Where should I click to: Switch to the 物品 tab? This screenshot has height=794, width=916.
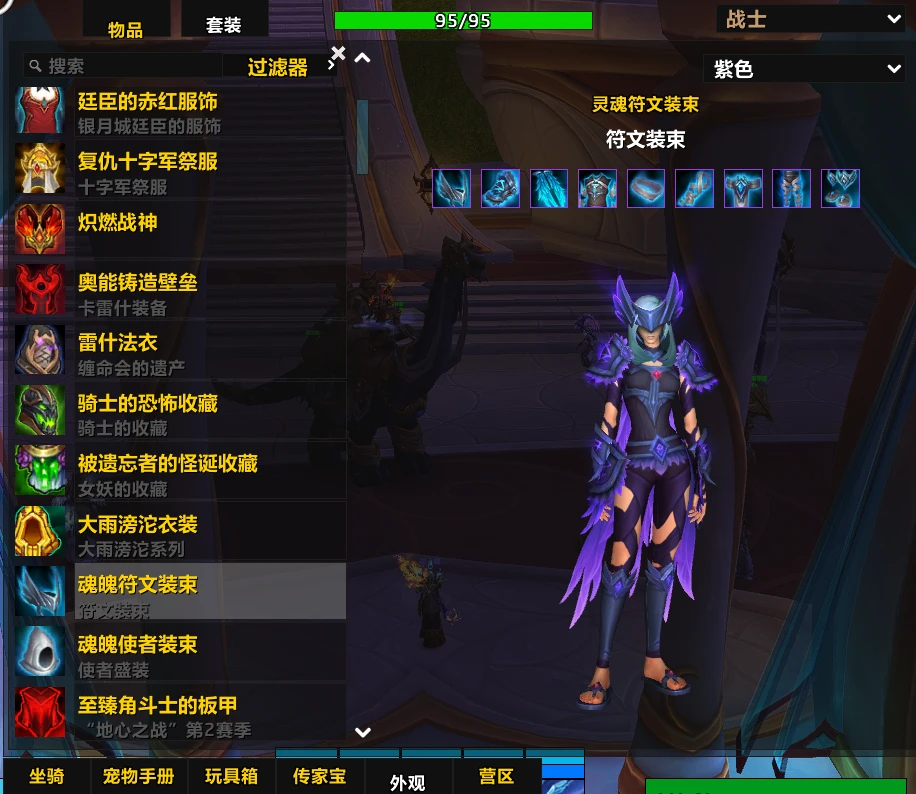[125, 28]
